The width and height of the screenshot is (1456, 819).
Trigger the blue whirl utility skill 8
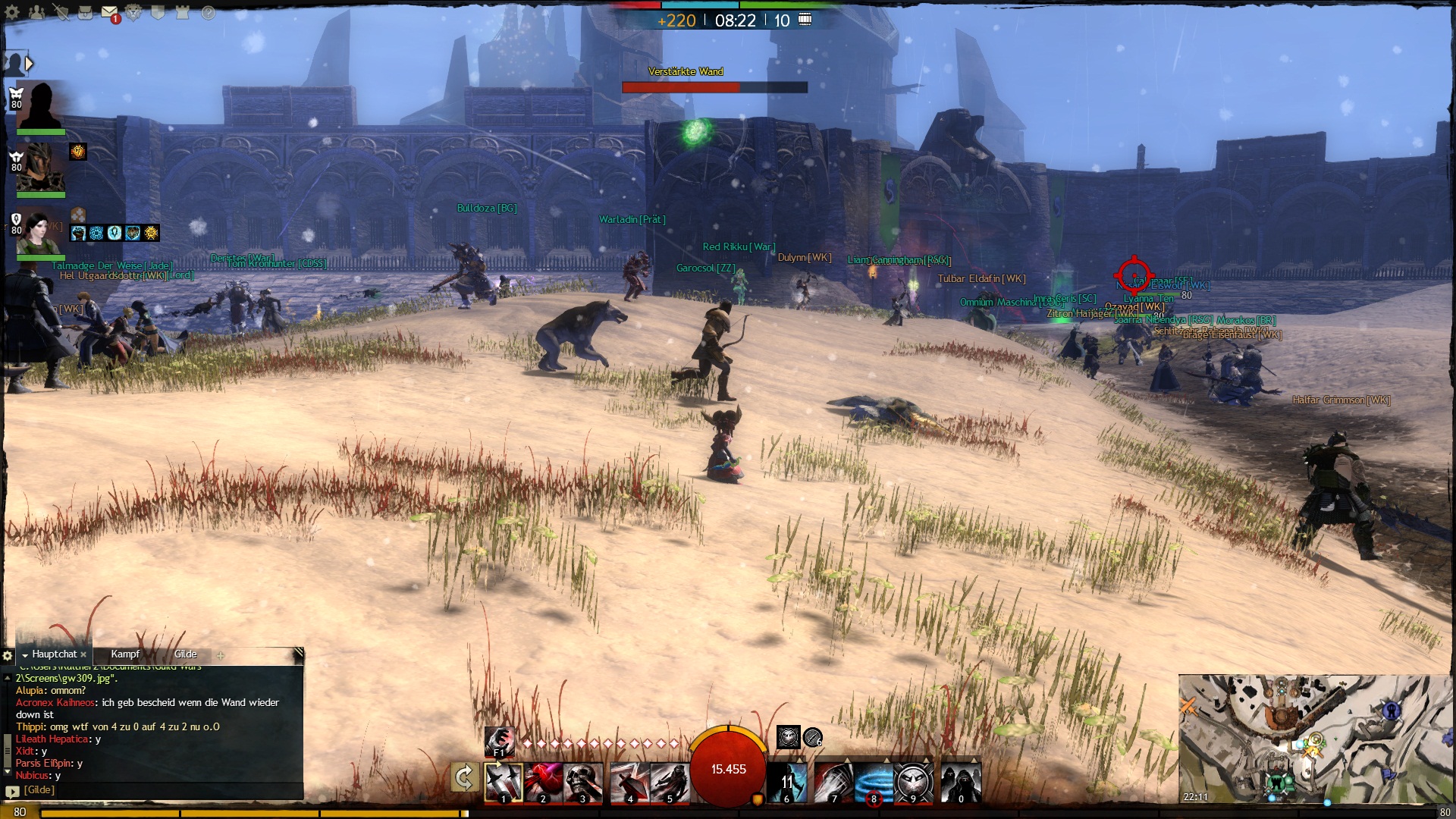pyautogui.click(x=873, y=783)
